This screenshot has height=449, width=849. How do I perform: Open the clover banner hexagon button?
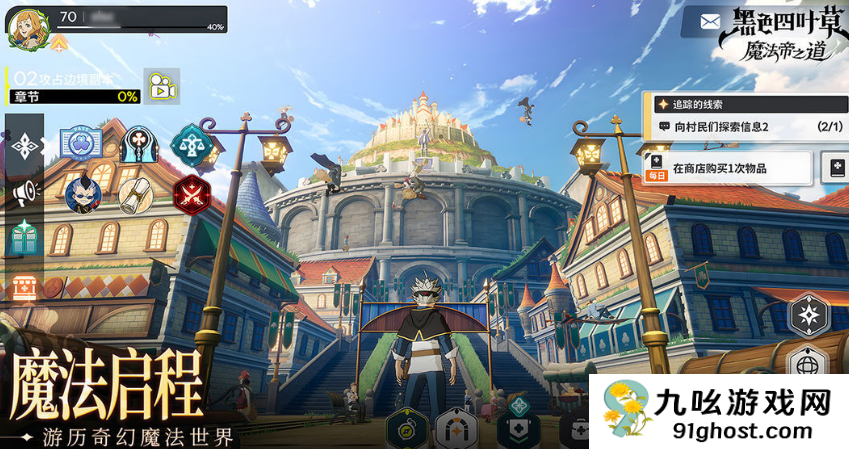(x=519, y=428)
